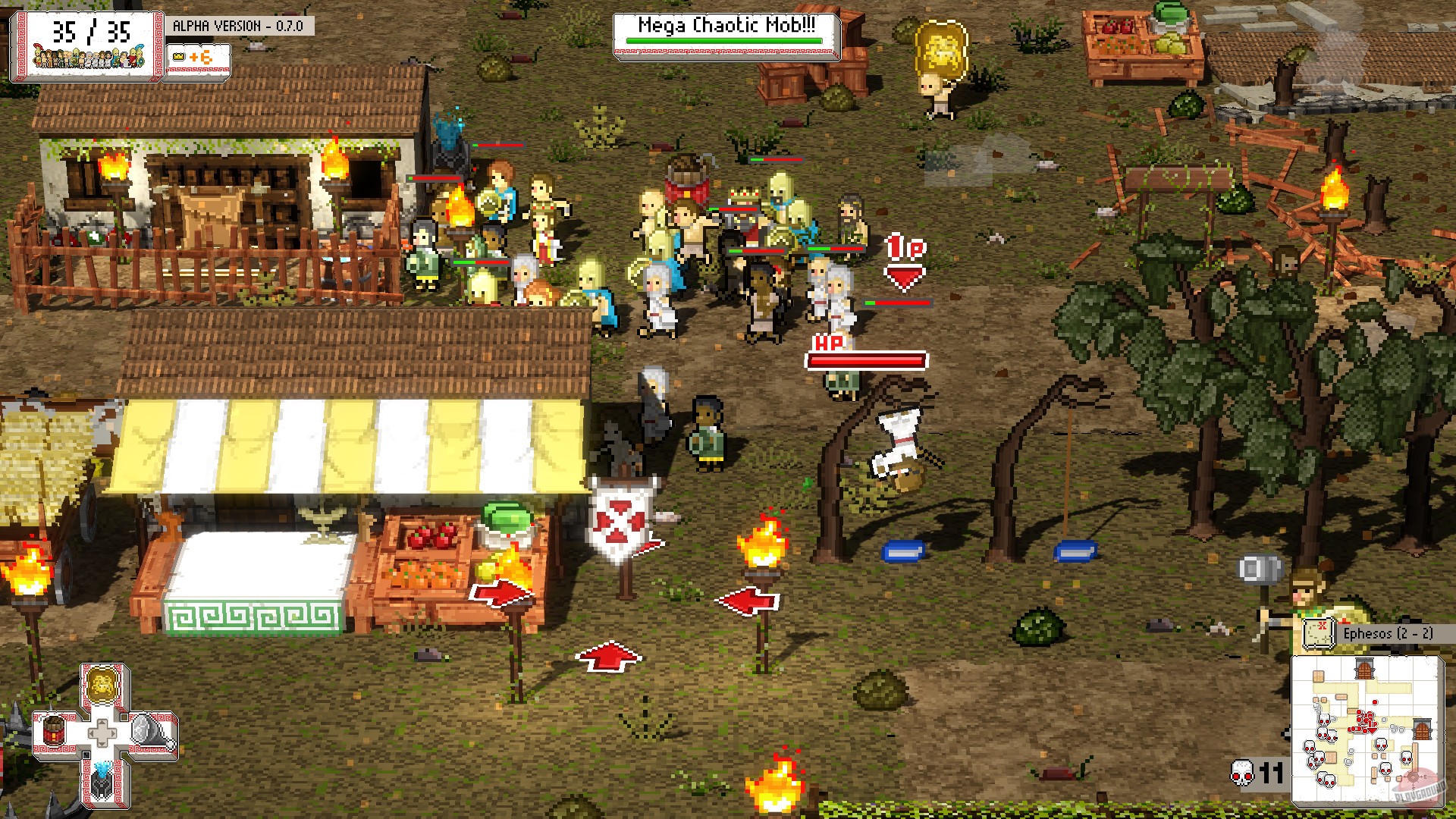This screenshot has width=1456, height=819.
Task: Activate the megaphone icon on the d-pad
Action: click(x=149, y=730)
